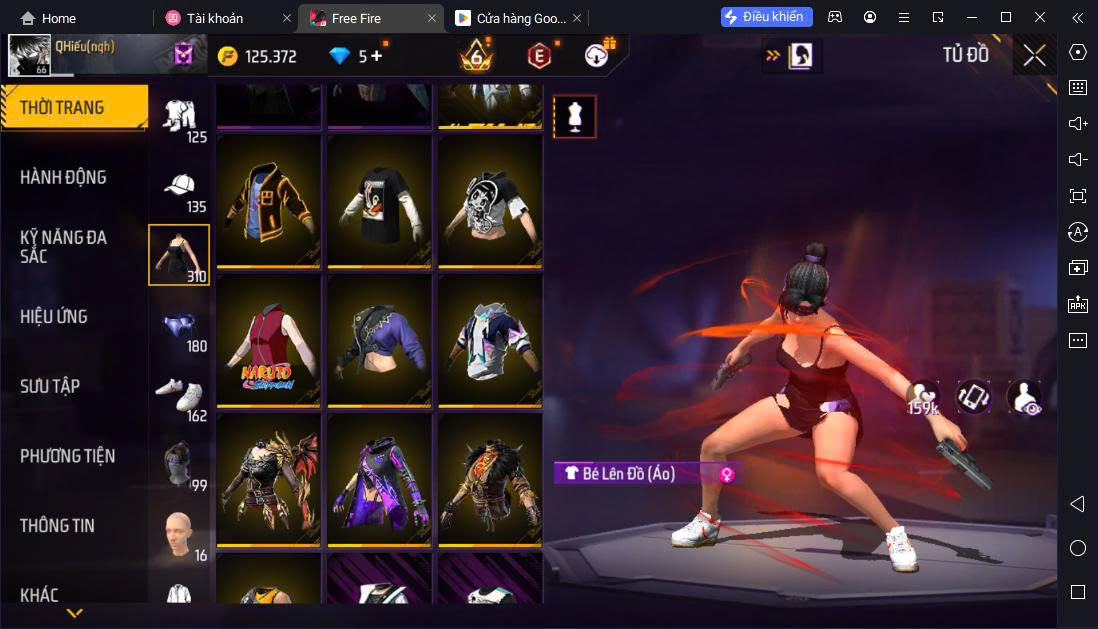Switch to the Cửa hàng Google Play tab
Image resolution: width=1098 pixels, height=629 pixels.
(x=511, y=18)
